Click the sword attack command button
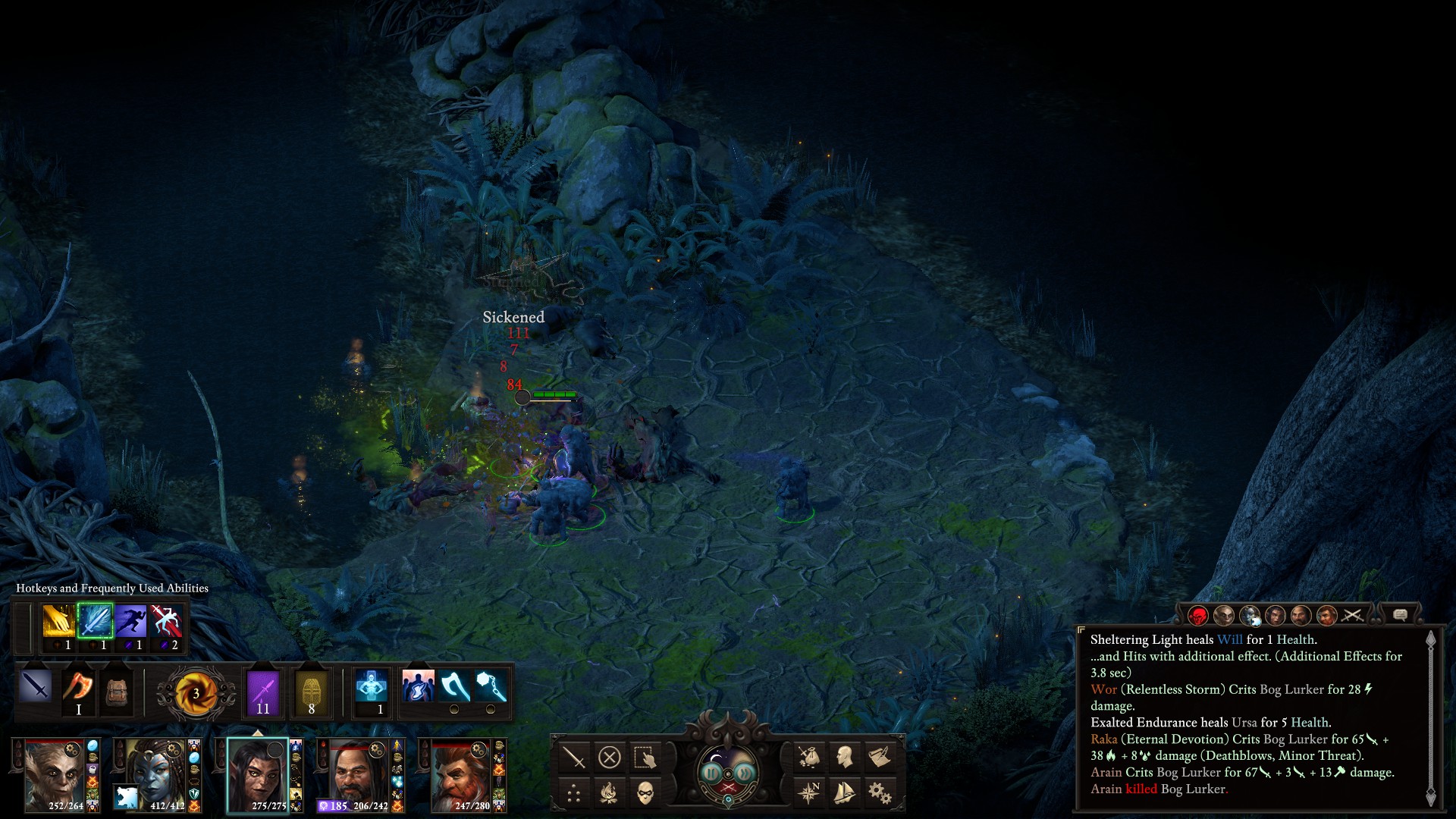This screenshot has width=1456, height=819. click(x=574, y=757)
